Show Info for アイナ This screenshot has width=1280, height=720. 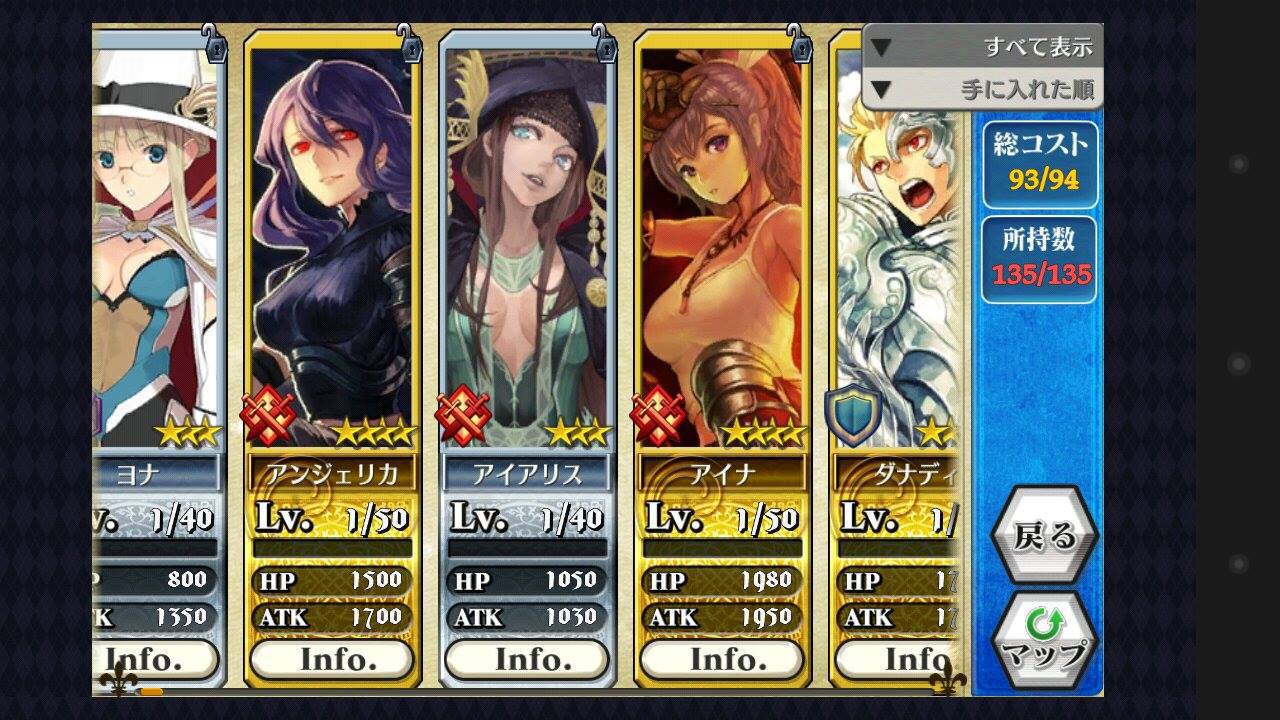click(722, 659)
